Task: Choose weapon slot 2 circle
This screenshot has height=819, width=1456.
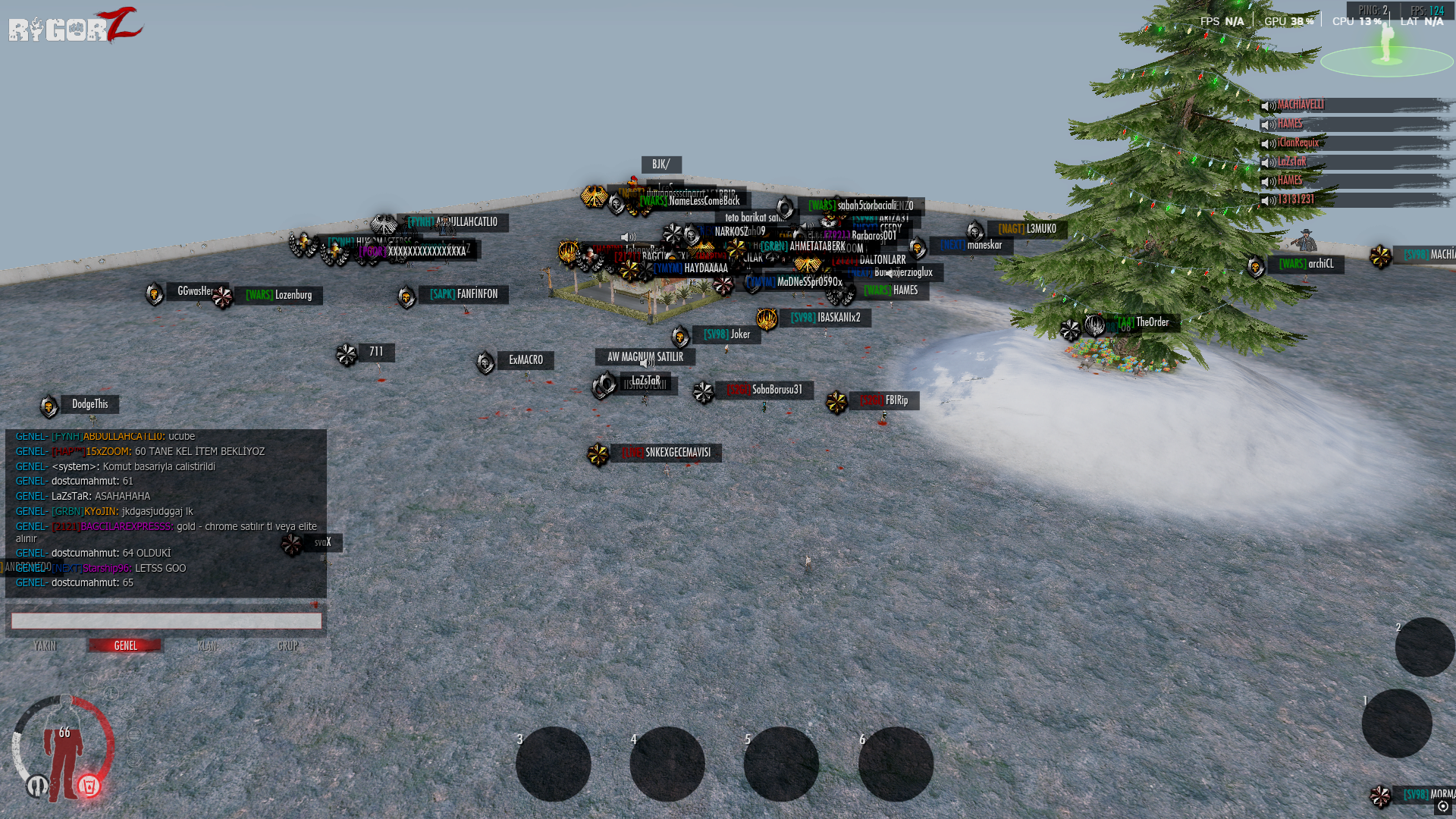Action: 1425,647
